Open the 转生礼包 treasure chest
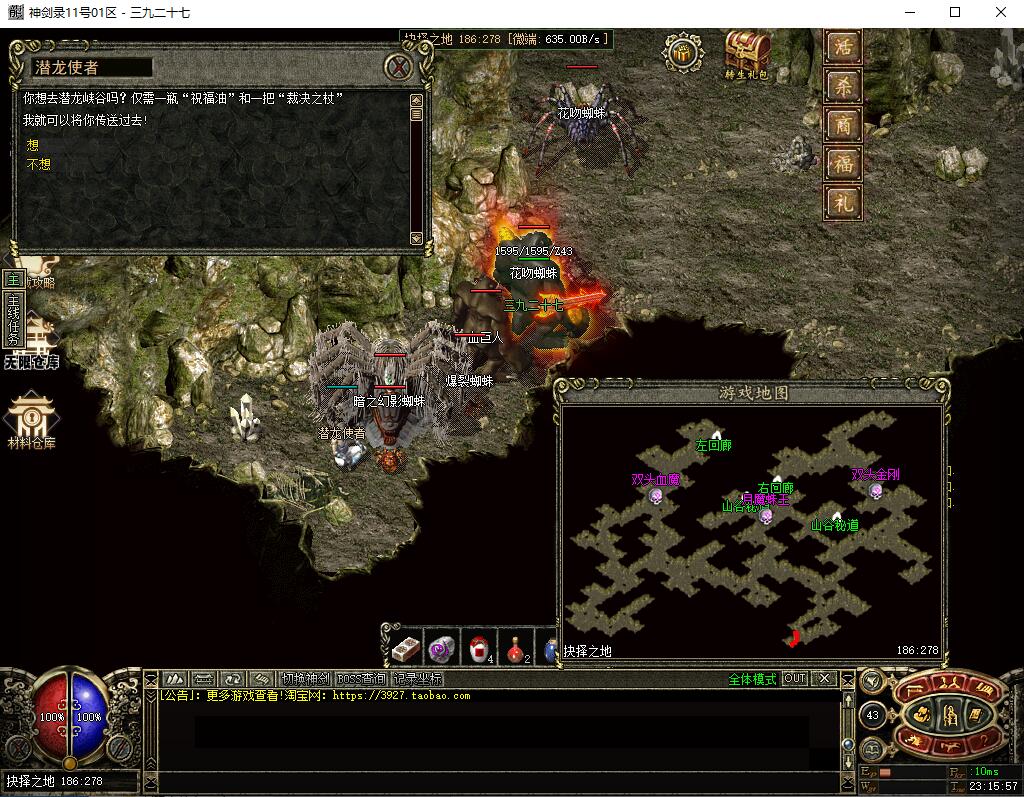 tap(747, 51)
